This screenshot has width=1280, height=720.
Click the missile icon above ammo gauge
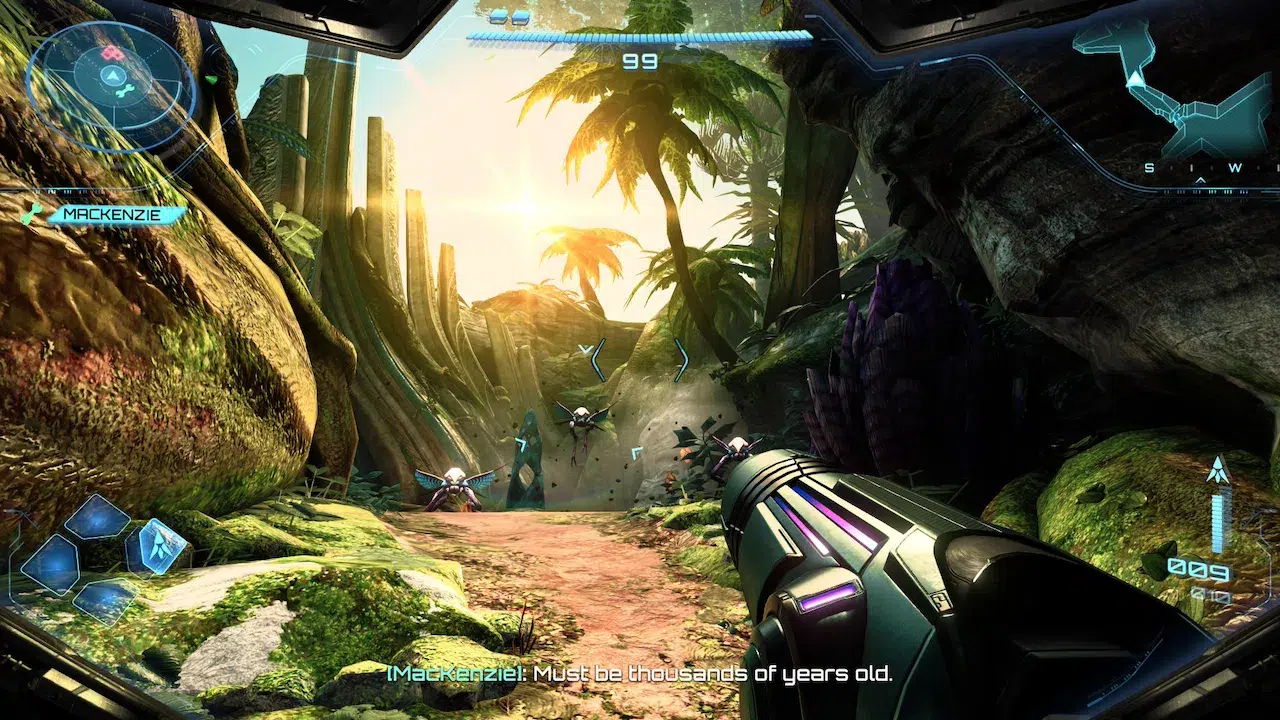tap(1218, 469)
